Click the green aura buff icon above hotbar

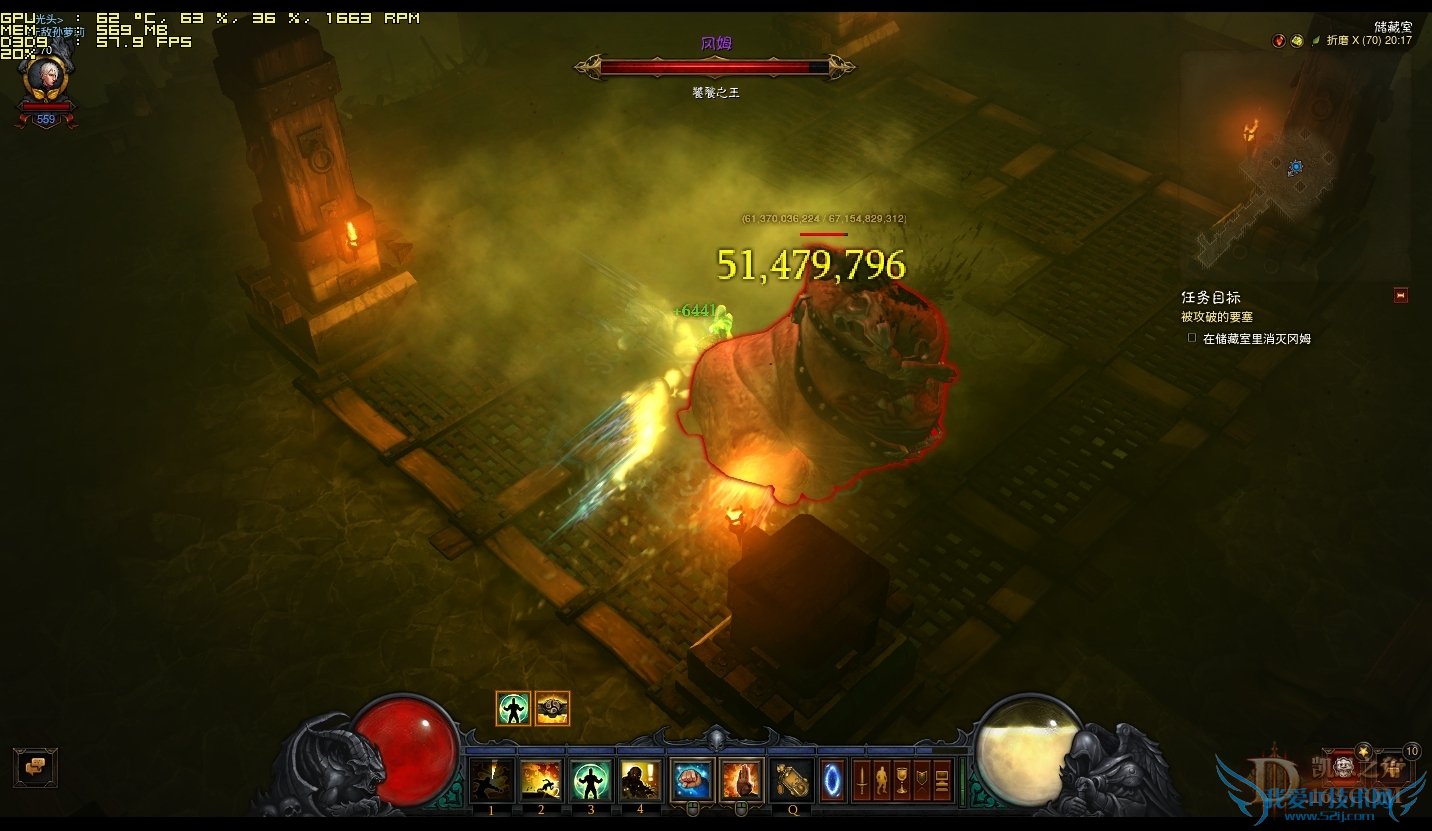513,708
